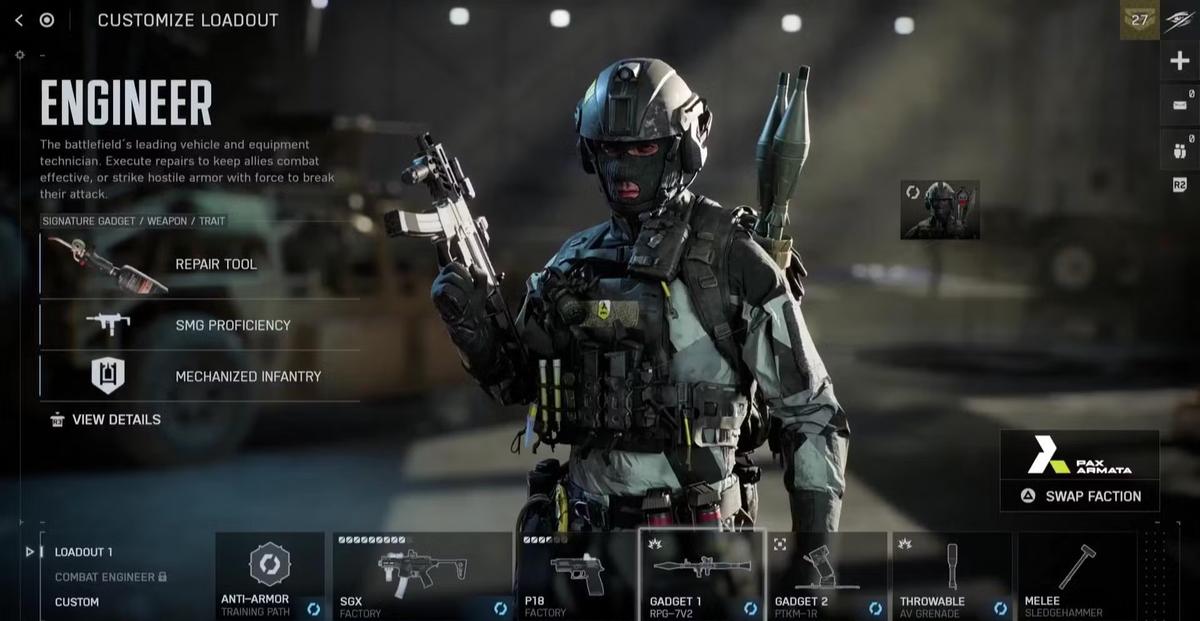This screenshot has height=621, width=1200.
Task: Go back using the top-left arrow
Action: tap(18, 20)
